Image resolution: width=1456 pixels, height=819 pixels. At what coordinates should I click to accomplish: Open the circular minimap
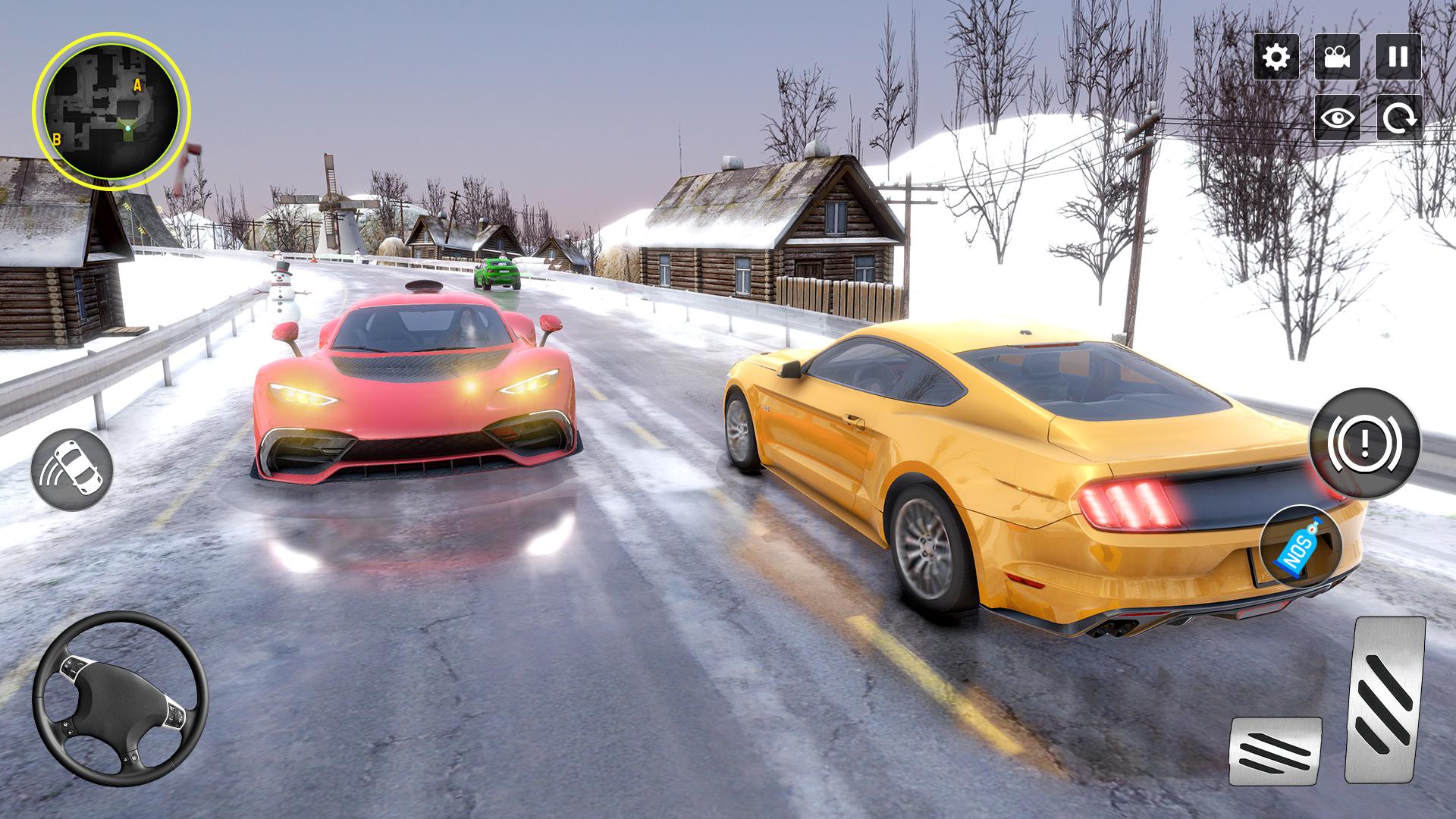point(111,111)
